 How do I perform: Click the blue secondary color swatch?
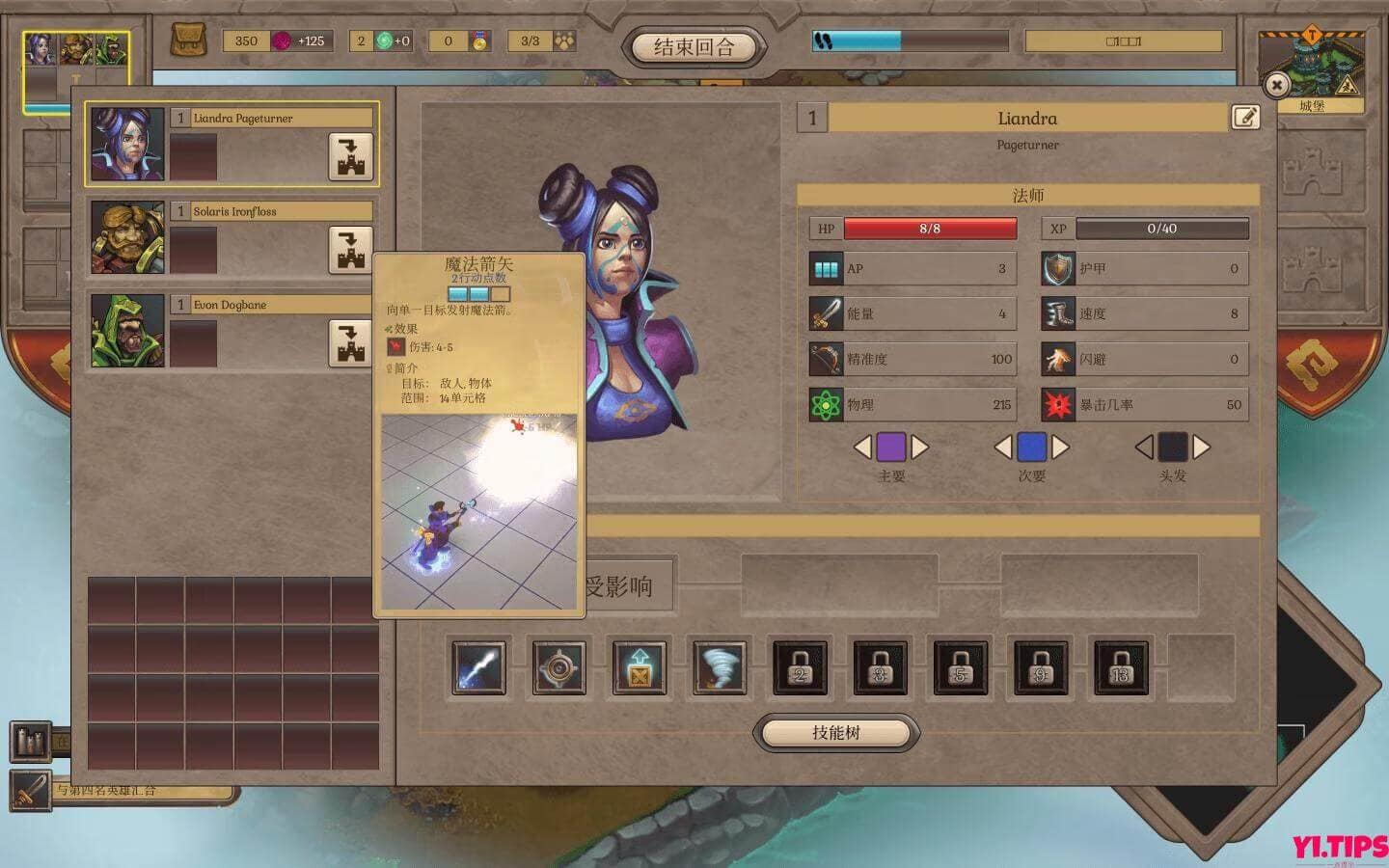[x=1033, y=448]
